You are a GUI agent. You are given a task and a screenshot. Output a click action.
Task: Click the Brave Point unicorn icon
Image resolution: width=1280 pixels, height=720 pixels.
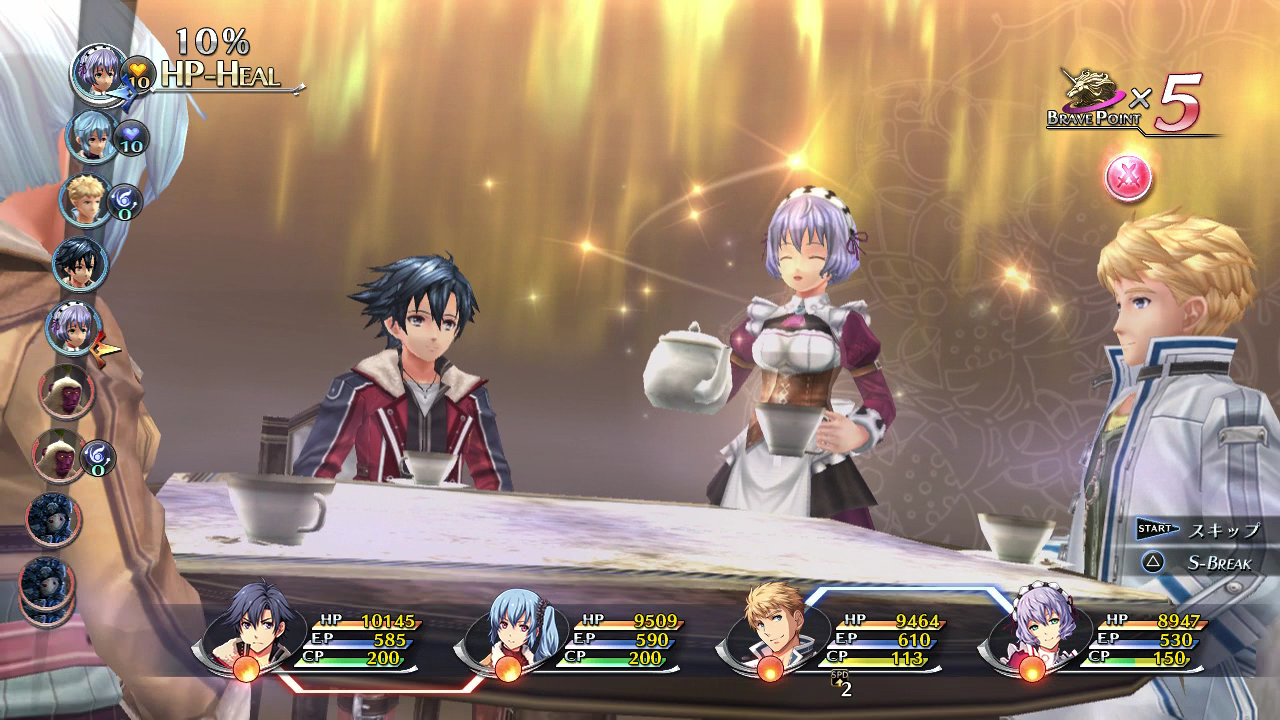[1094, 84]
